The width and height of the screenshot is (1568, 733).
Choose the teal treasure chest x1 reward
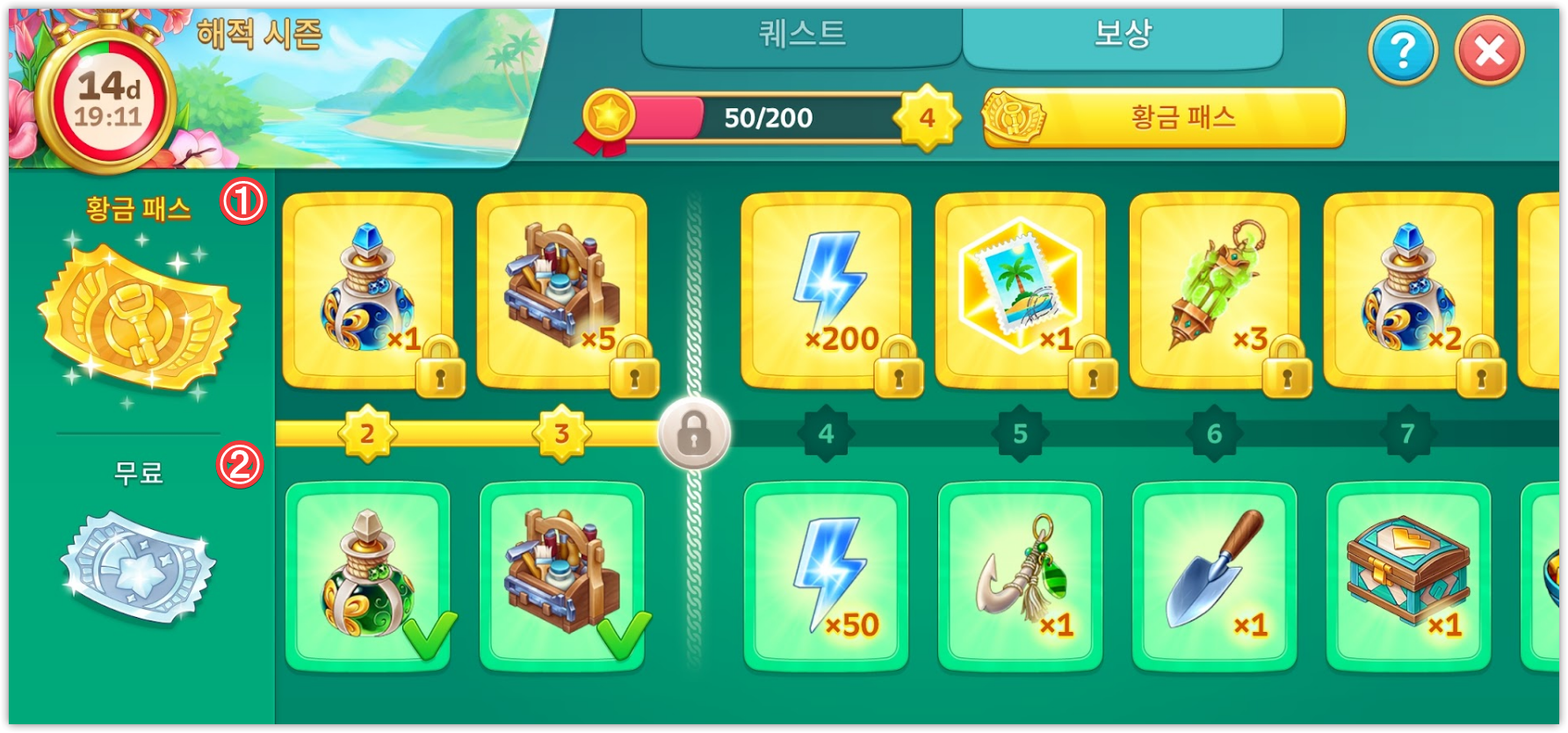1408,577
